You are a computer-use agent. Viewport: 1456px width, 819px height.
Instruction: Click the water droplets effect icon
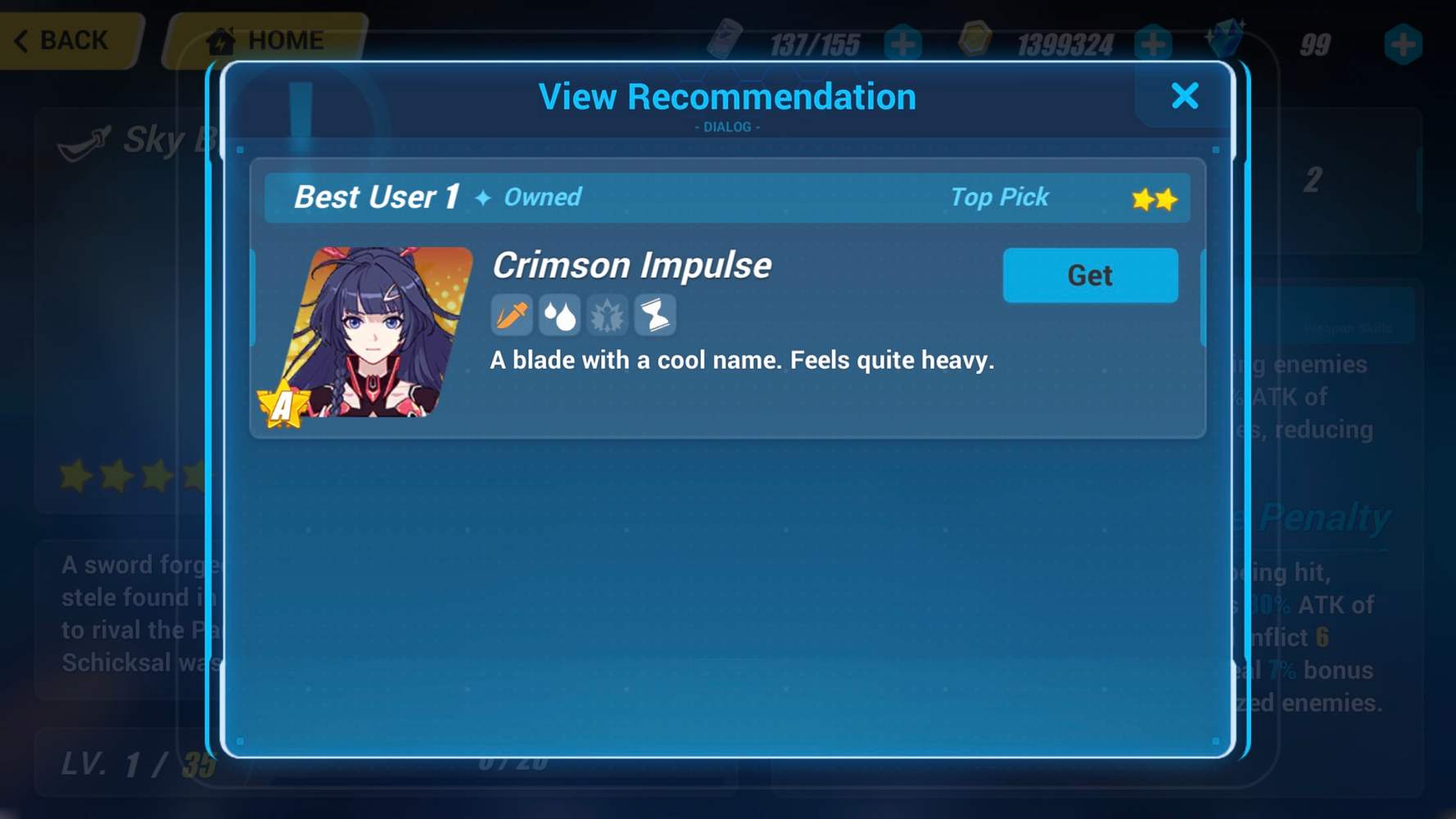(561, 315)
